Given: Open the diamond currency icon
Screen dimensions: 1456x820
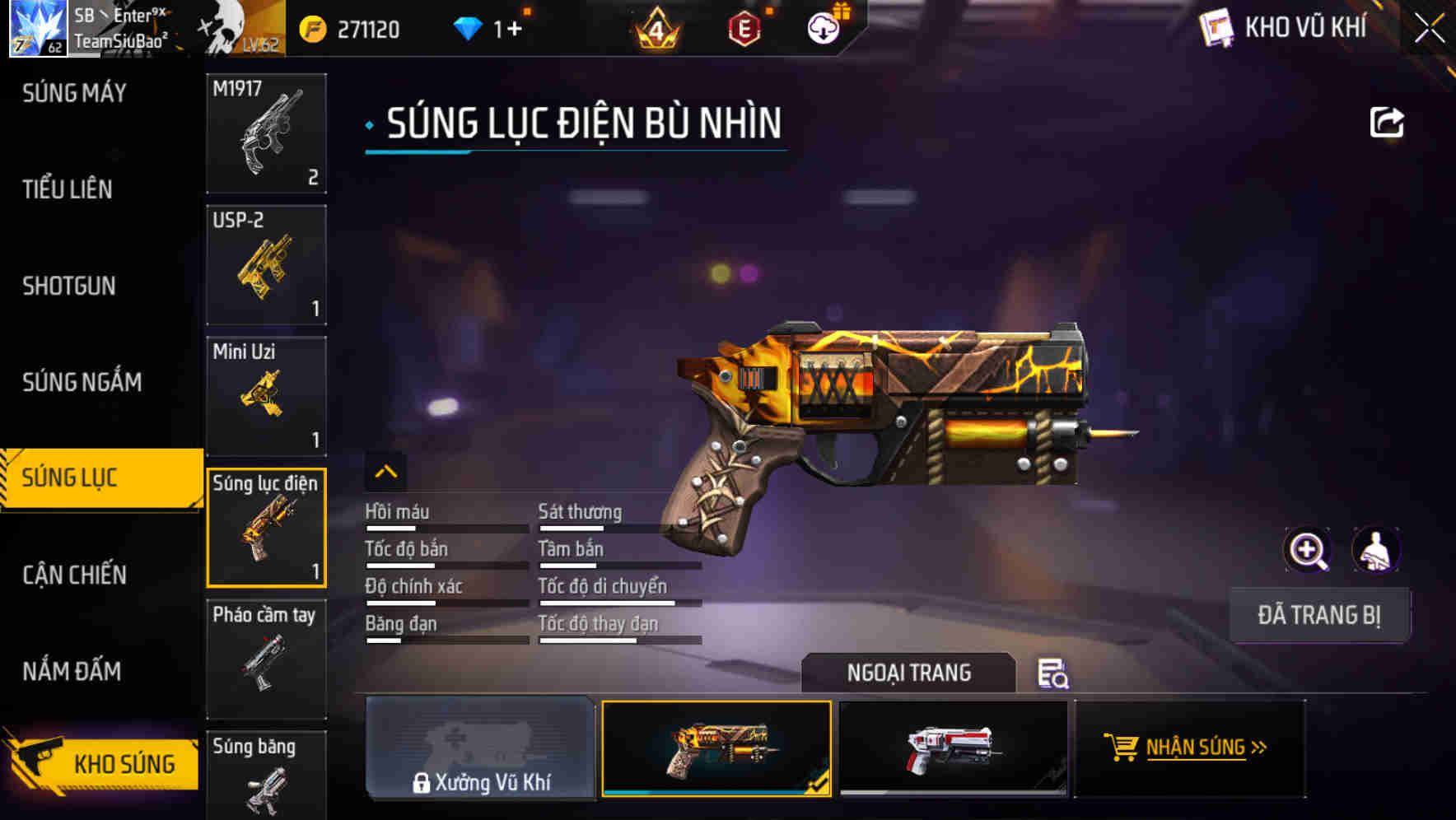Looking at the screenshot, I should (x=469, y=27).
